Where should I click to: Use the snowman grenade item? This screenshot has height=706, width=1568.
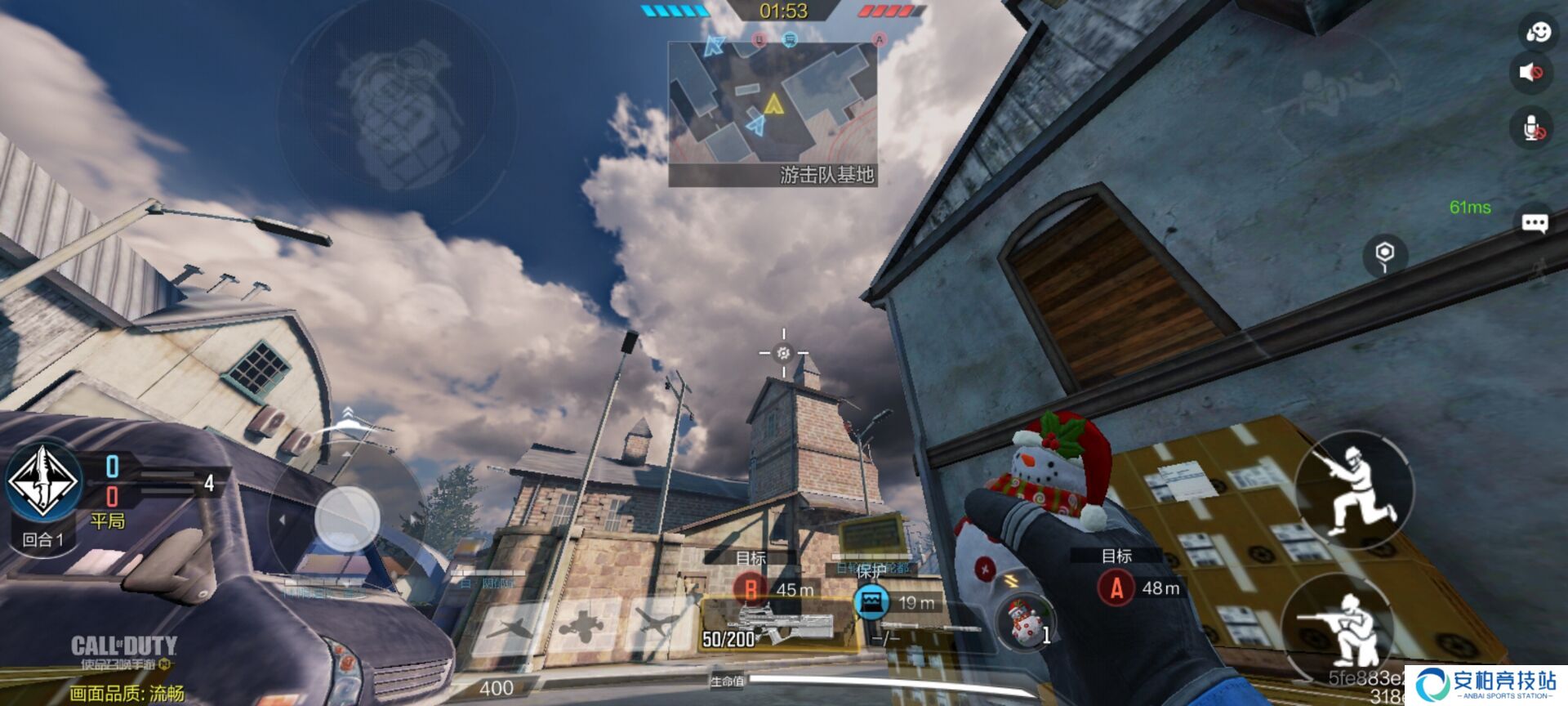pyautogui.click(x=1025, y=621)
